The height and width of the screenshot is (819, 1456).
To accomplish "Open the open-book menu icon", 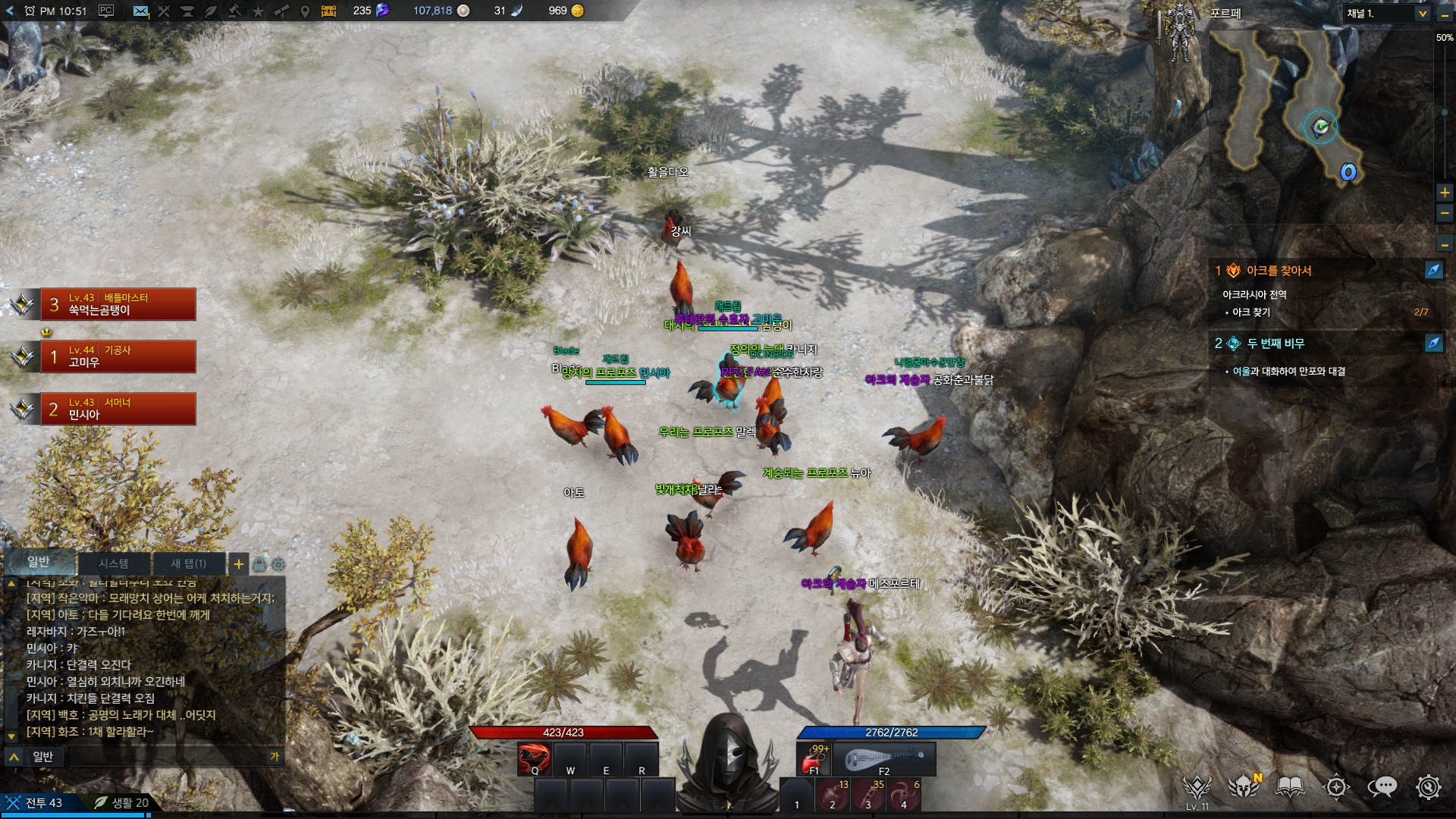I will 1290,787.
